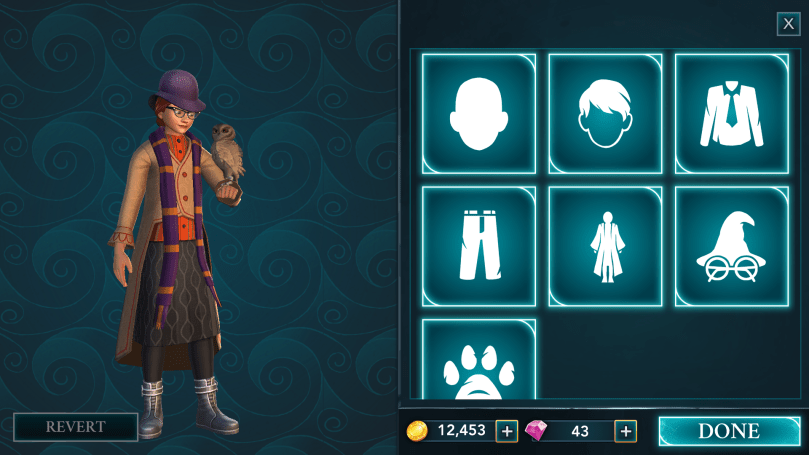809x455 pixels.
Task: Select the robe outerwear category
Action: (x=604, y=245)
